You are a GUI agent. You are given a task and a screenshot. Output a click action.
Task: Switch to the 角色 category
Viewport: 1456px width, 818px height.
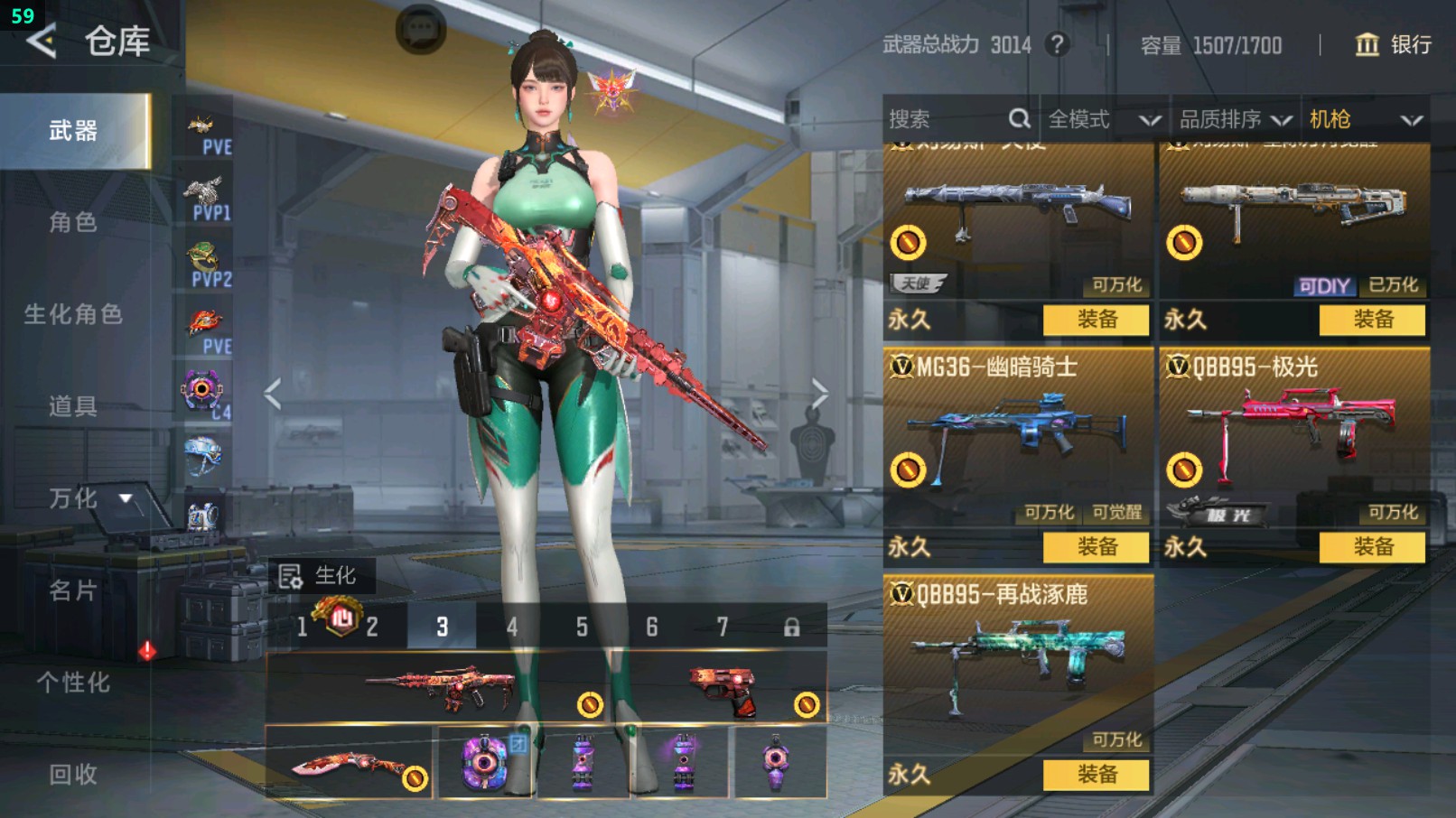[x=73, y=222]
